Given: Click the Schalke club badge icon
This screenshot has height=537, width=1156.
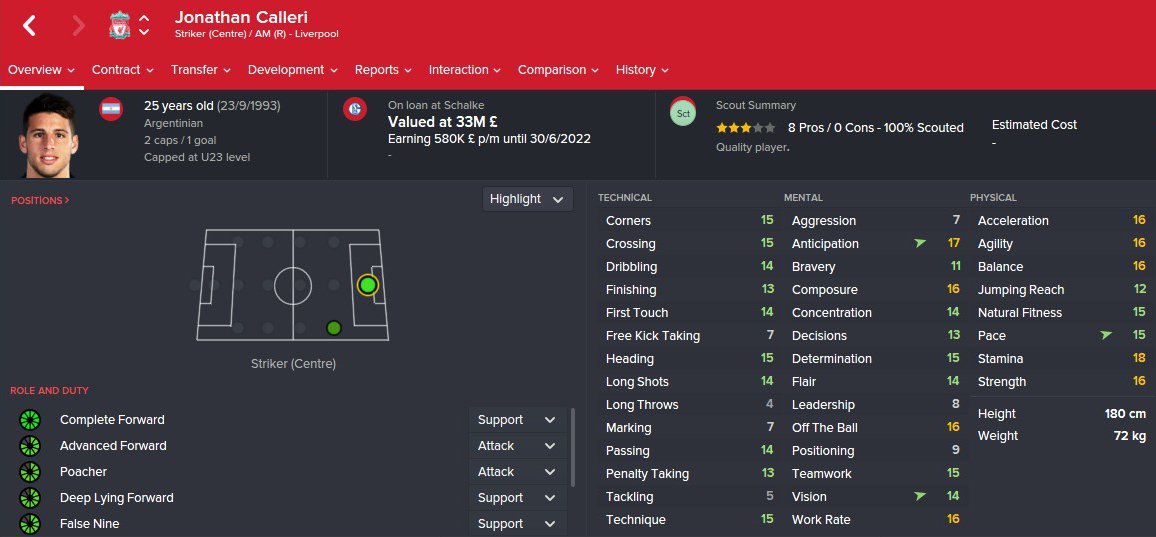Looking at the screenshot, I should 354,110.
